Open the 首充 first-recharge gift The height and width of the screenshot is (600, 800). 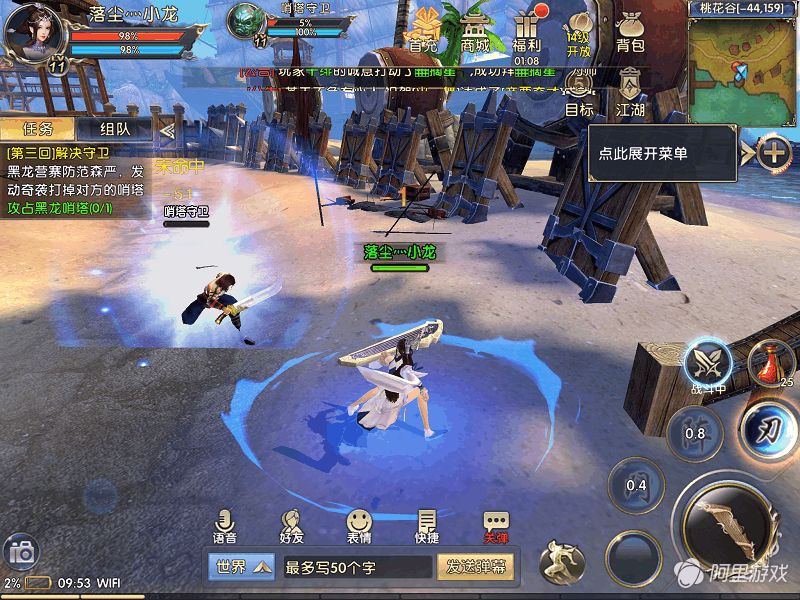tap(425, 28)
